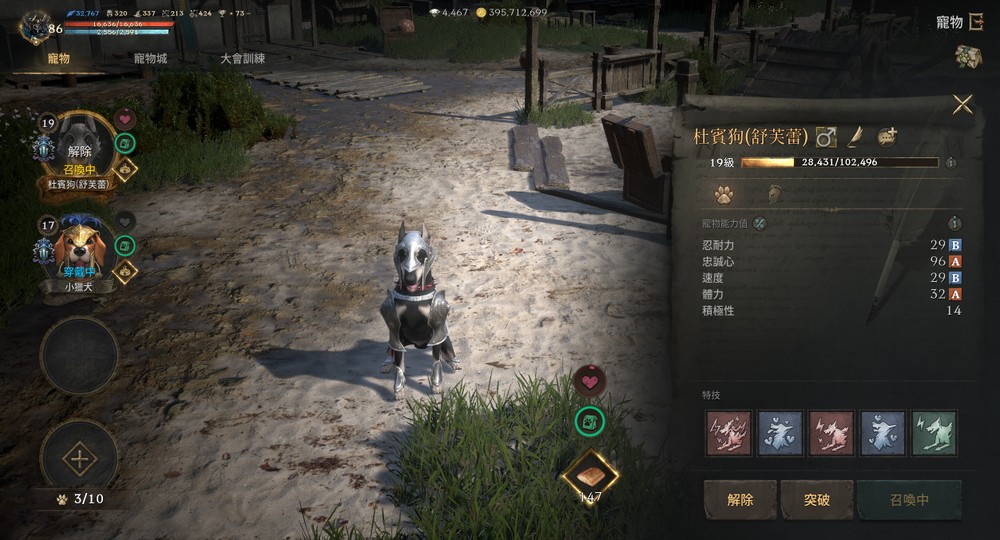Open the helmet equipment tab
1000x540 pixels.
coord(774,194)
